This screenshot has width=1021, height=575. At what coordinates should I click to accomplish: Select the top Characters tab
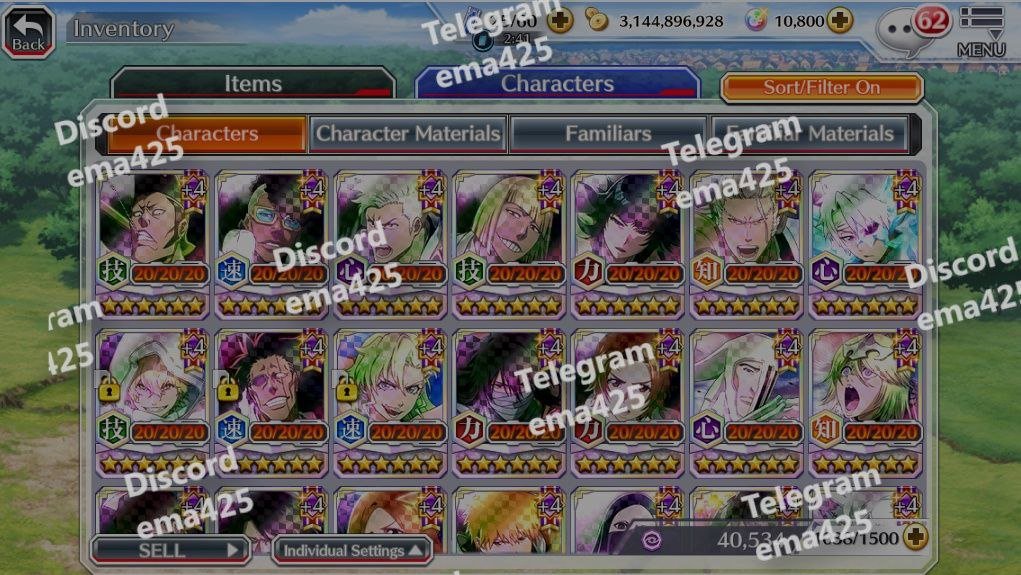[x=557, y=85]
